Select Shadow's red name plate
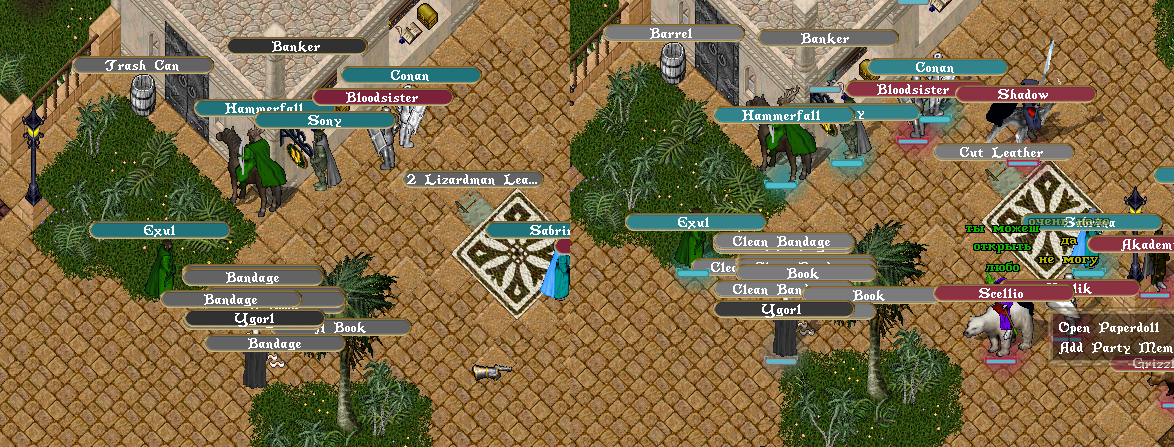The image size is (1174, 447). coord(1024,94)
